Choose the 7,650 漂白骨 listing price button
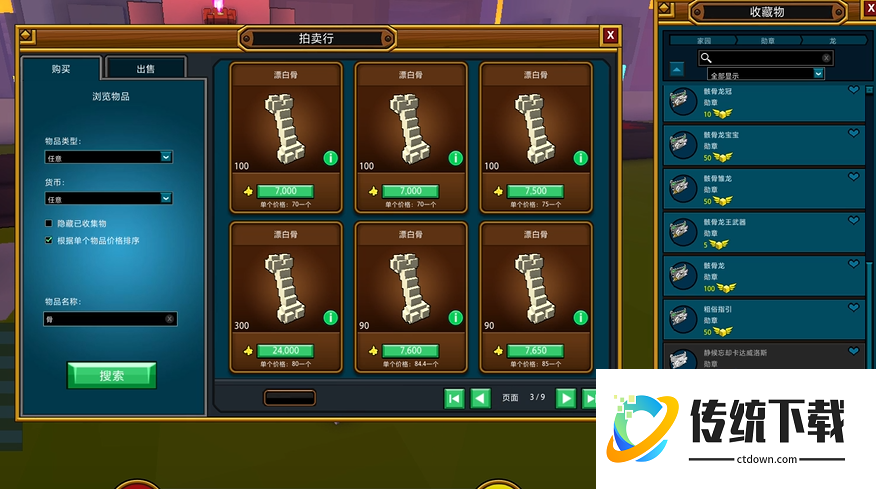 point(535,351)
